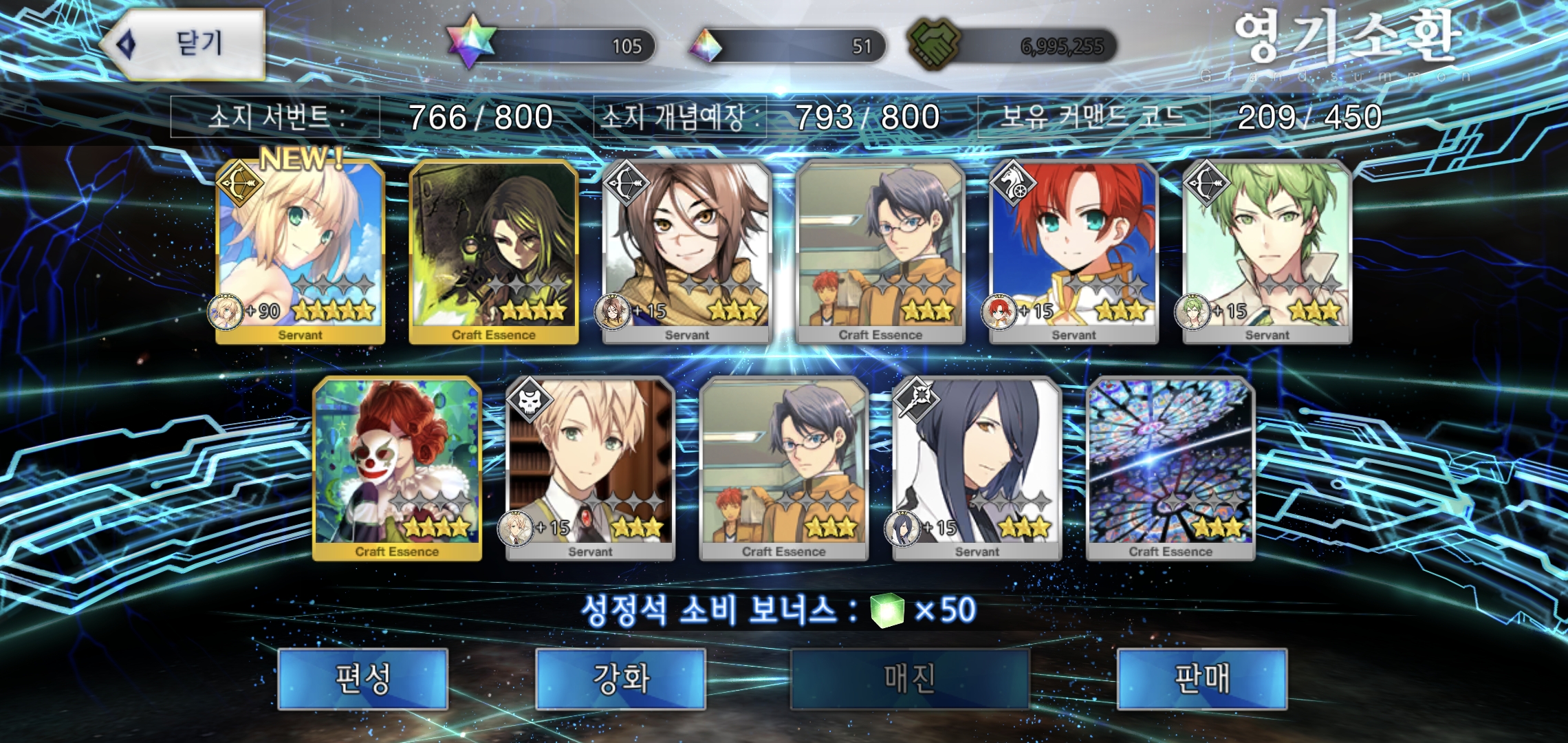Pick the green-haired Archer servant card
1568x743 pixels.
[1267, 252]
